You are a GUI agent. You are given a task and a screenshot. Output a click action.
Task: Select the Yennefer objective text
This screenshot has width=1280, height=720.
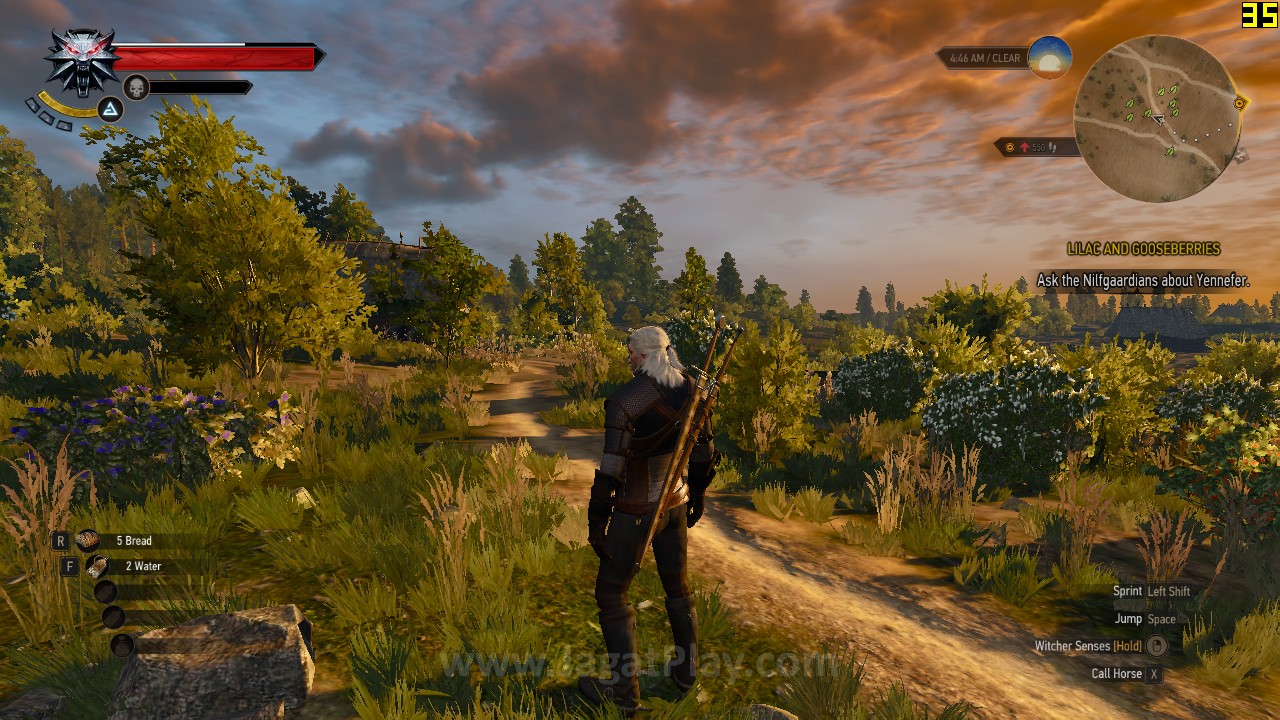1142,281
